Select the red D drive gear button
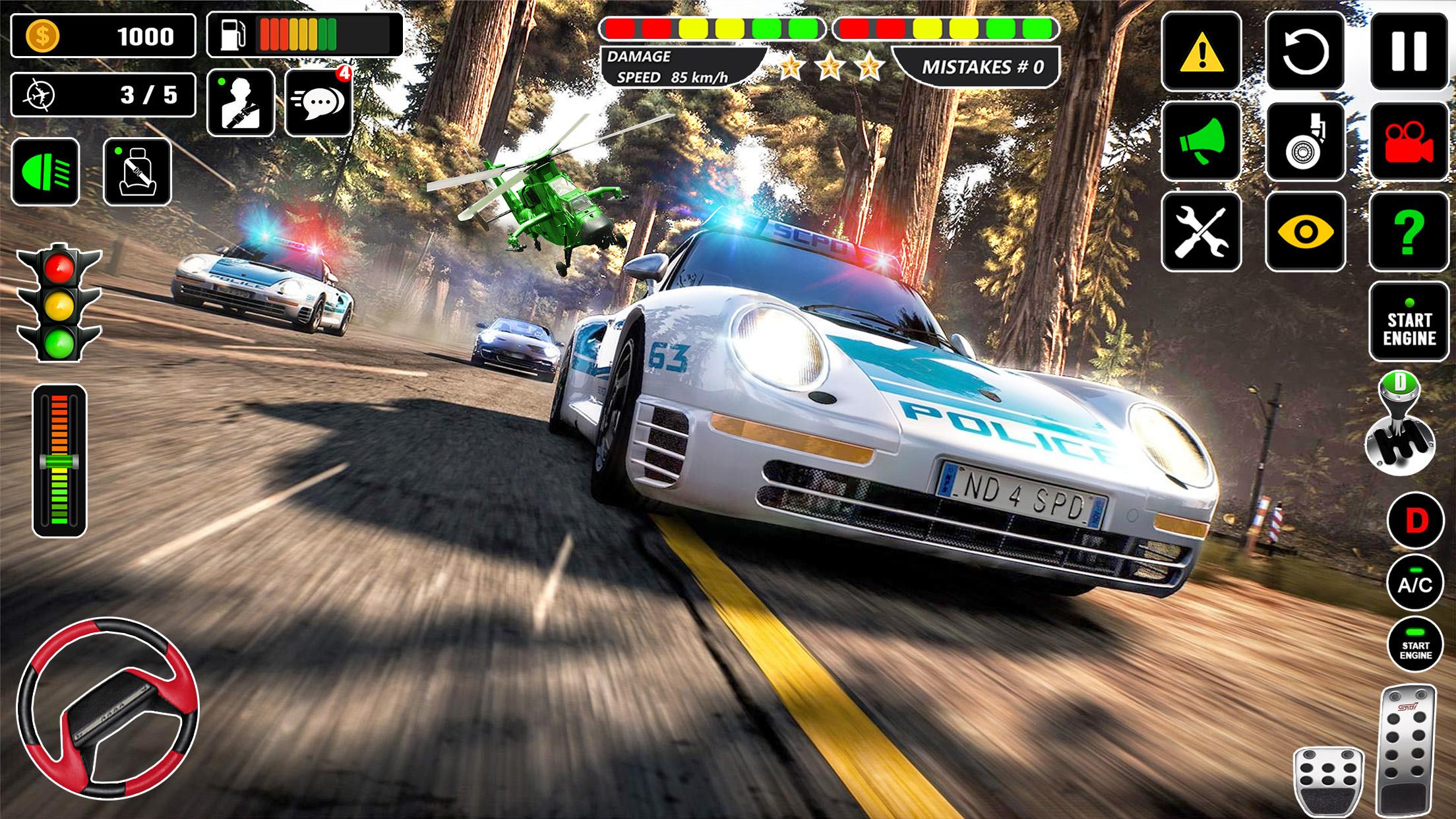This screenshot has height=819, width=1456. point(1415,521)
